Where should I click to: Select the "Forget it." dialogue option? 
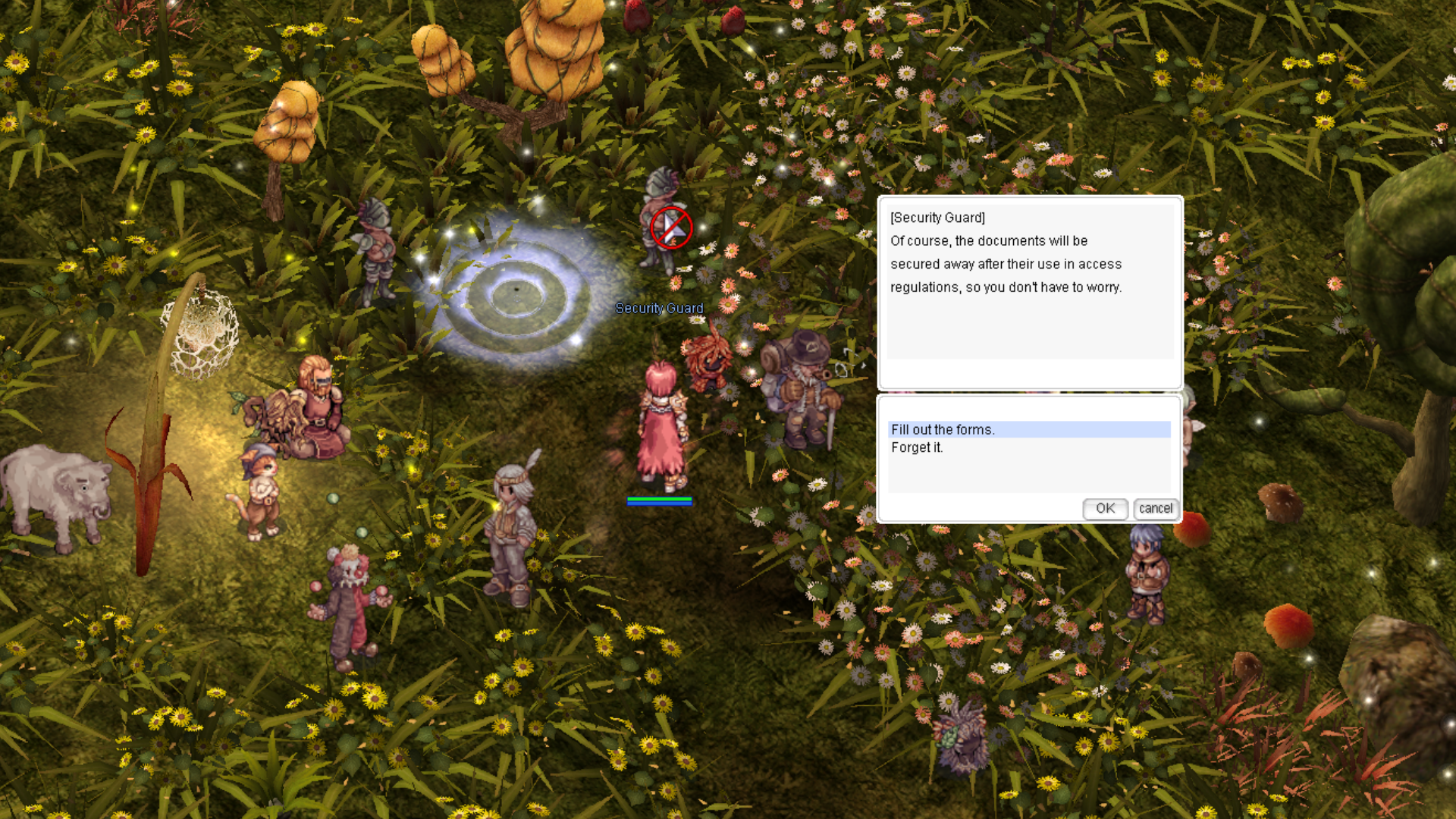click(917, 447)
